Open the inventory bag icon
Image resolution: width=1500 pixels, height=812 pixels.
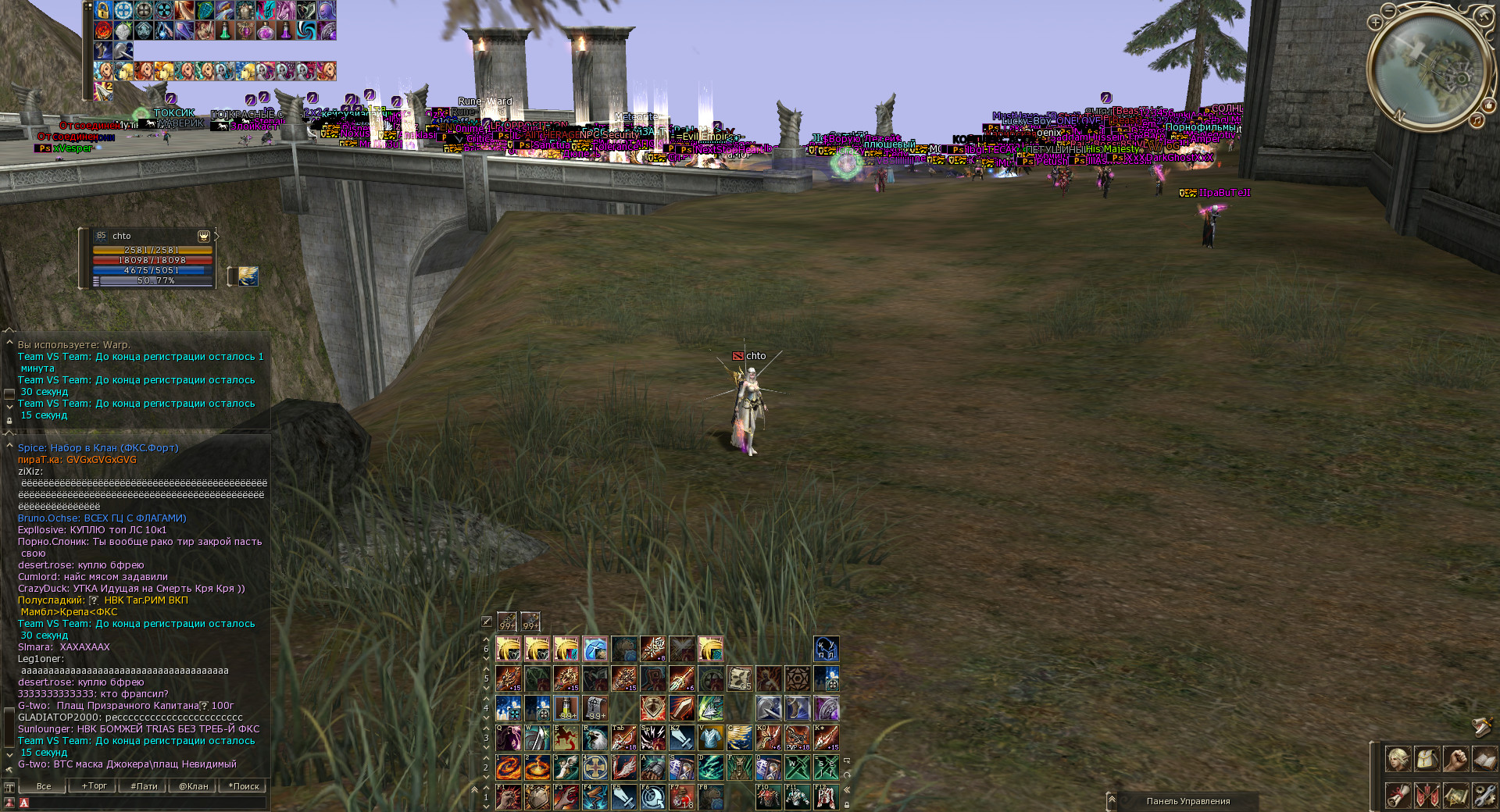coord(1427,759)
